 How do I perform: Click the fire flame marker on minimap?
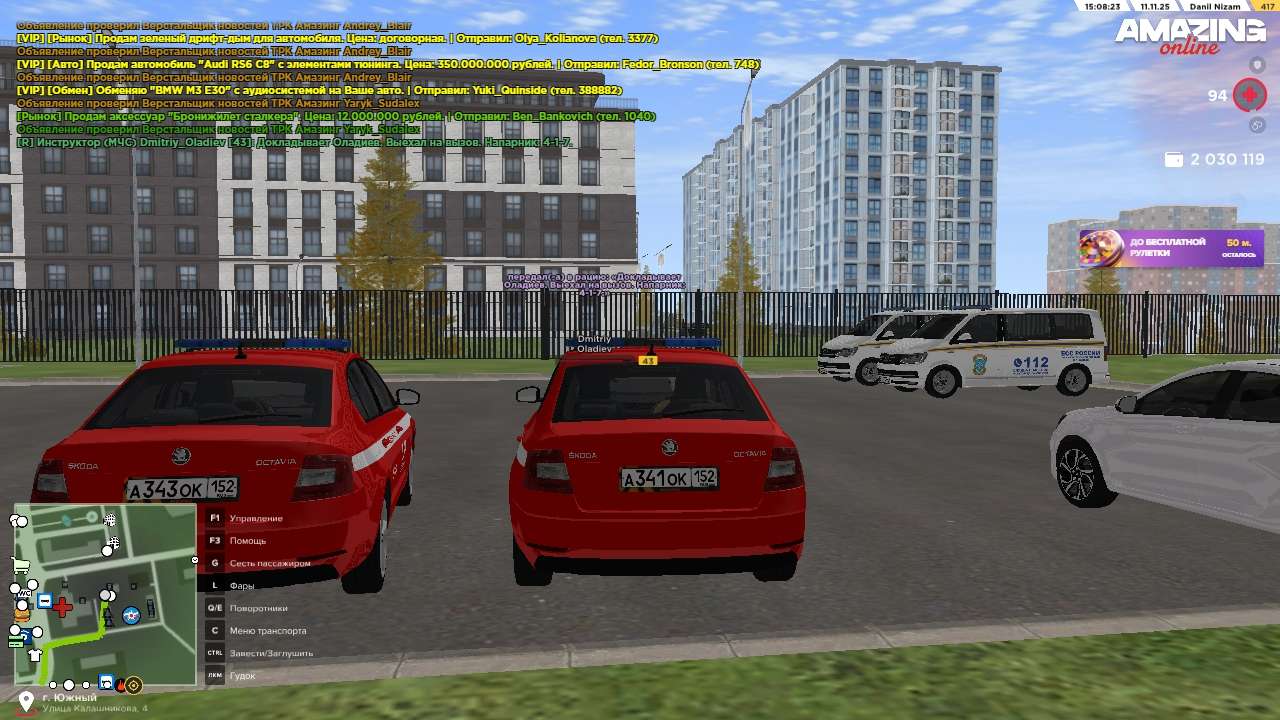[121, 686]
